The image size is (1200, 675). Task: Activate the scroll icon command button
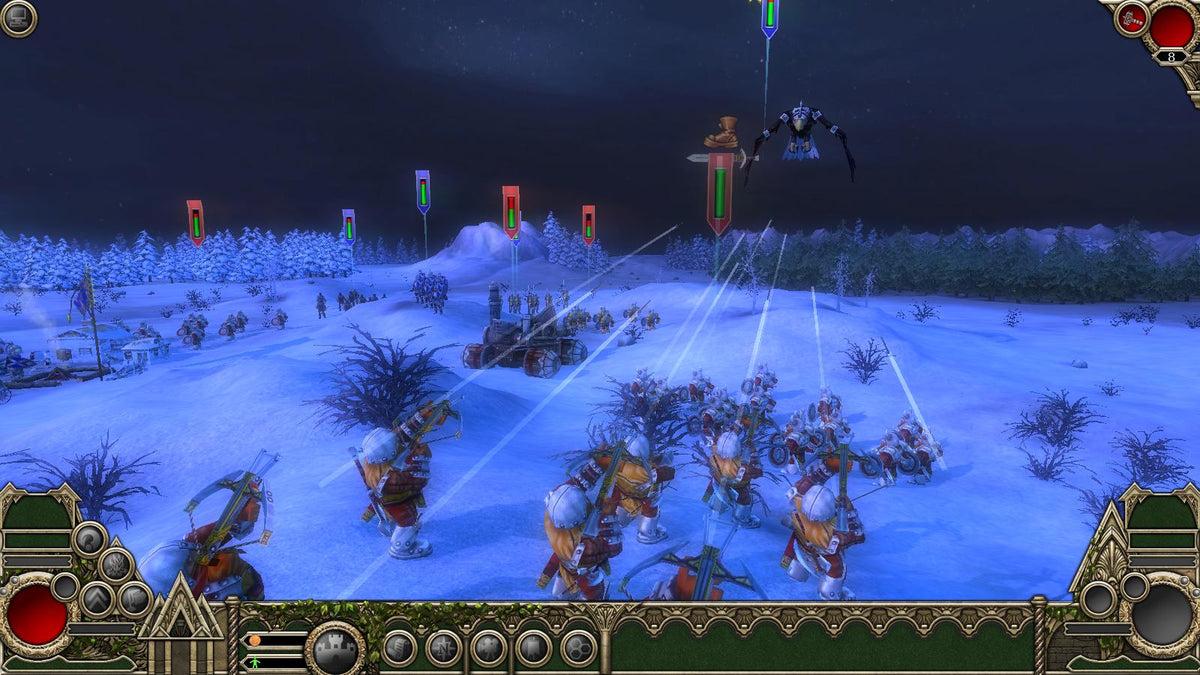click(x=398, y=648)
